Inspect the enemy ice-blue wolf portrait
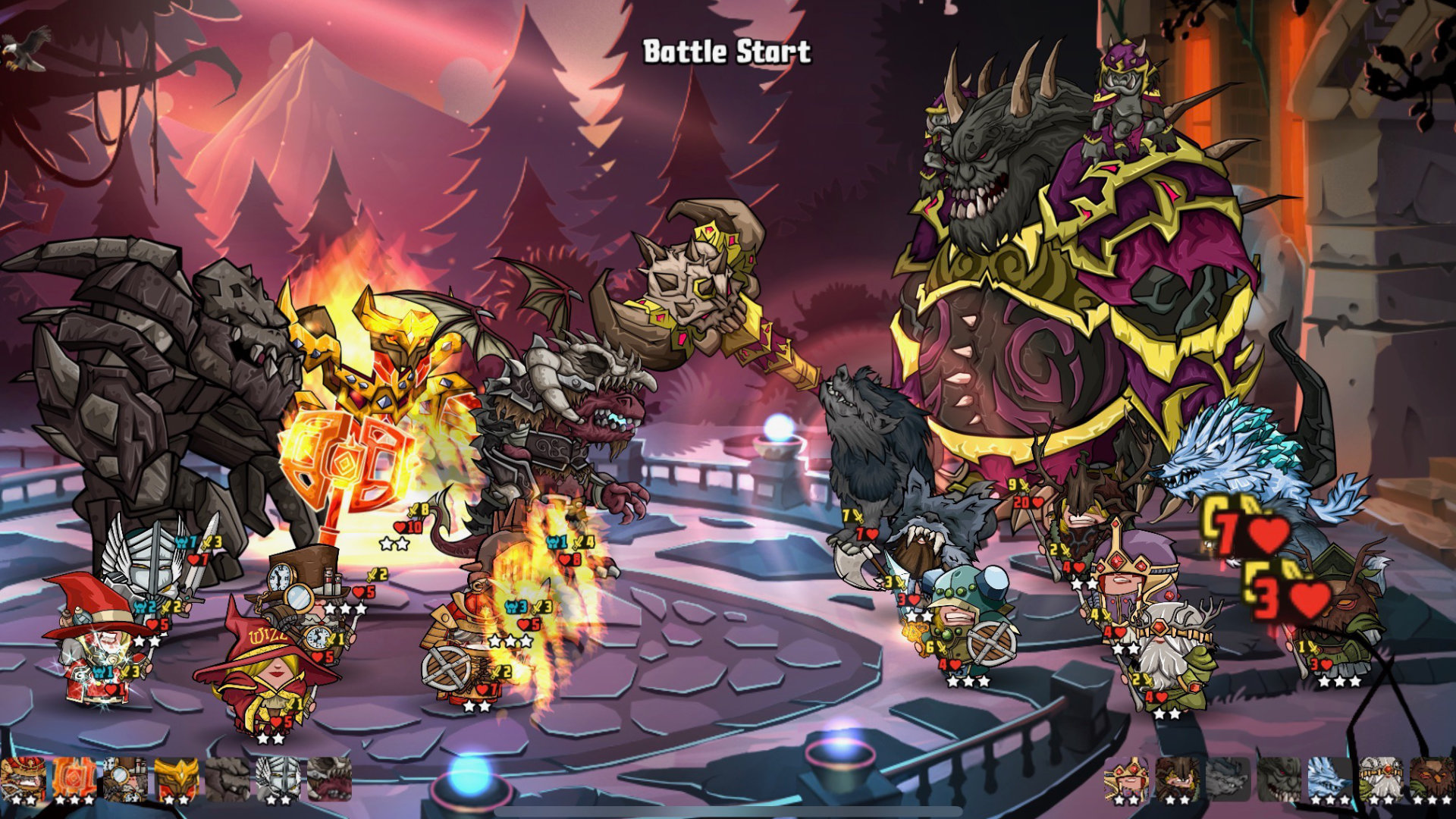Screen dimensions: 1456x819 (1329, 779)
